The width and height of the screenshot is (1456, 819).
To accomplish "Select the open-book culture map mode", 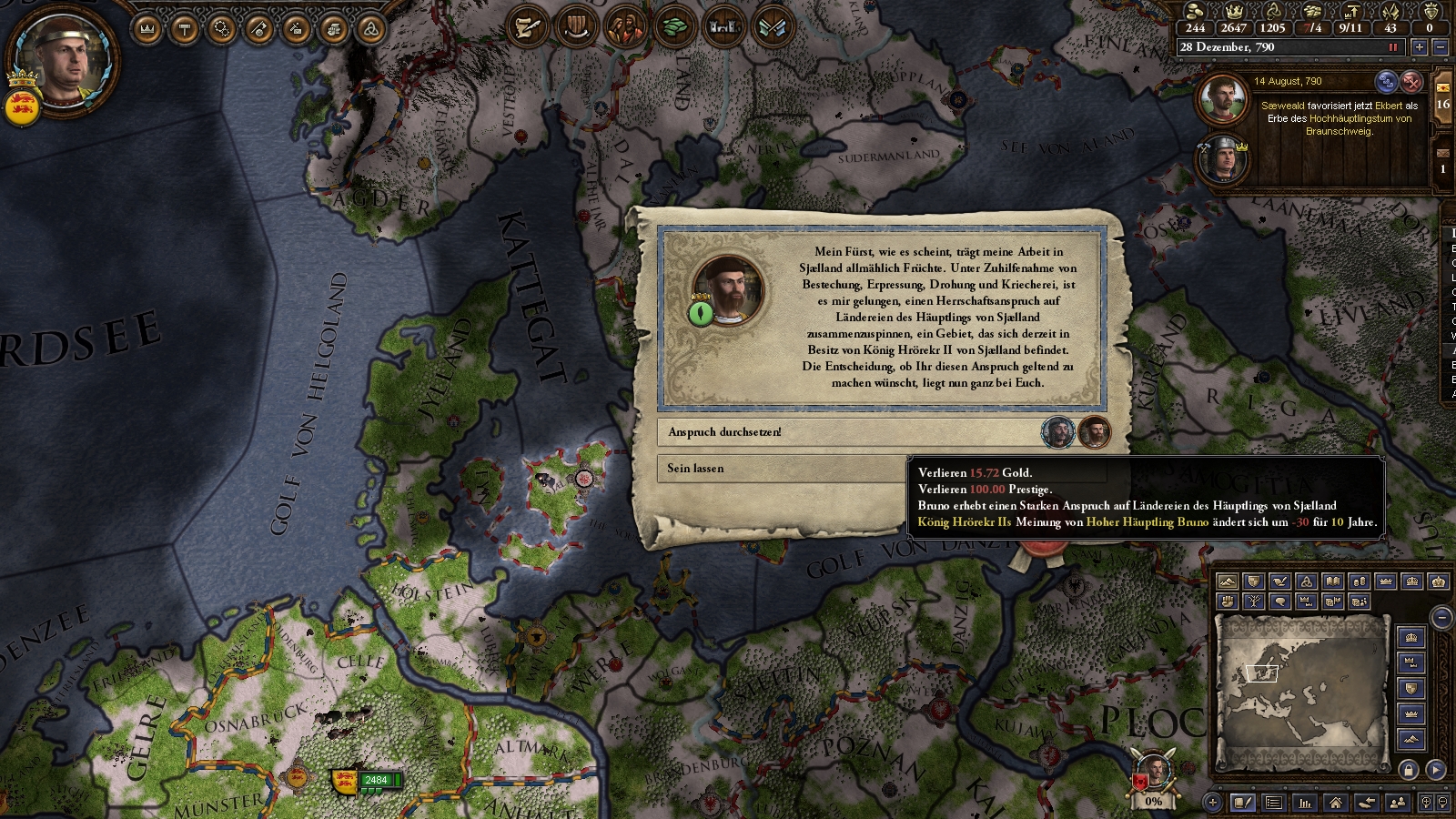I will coord(1333,581).
